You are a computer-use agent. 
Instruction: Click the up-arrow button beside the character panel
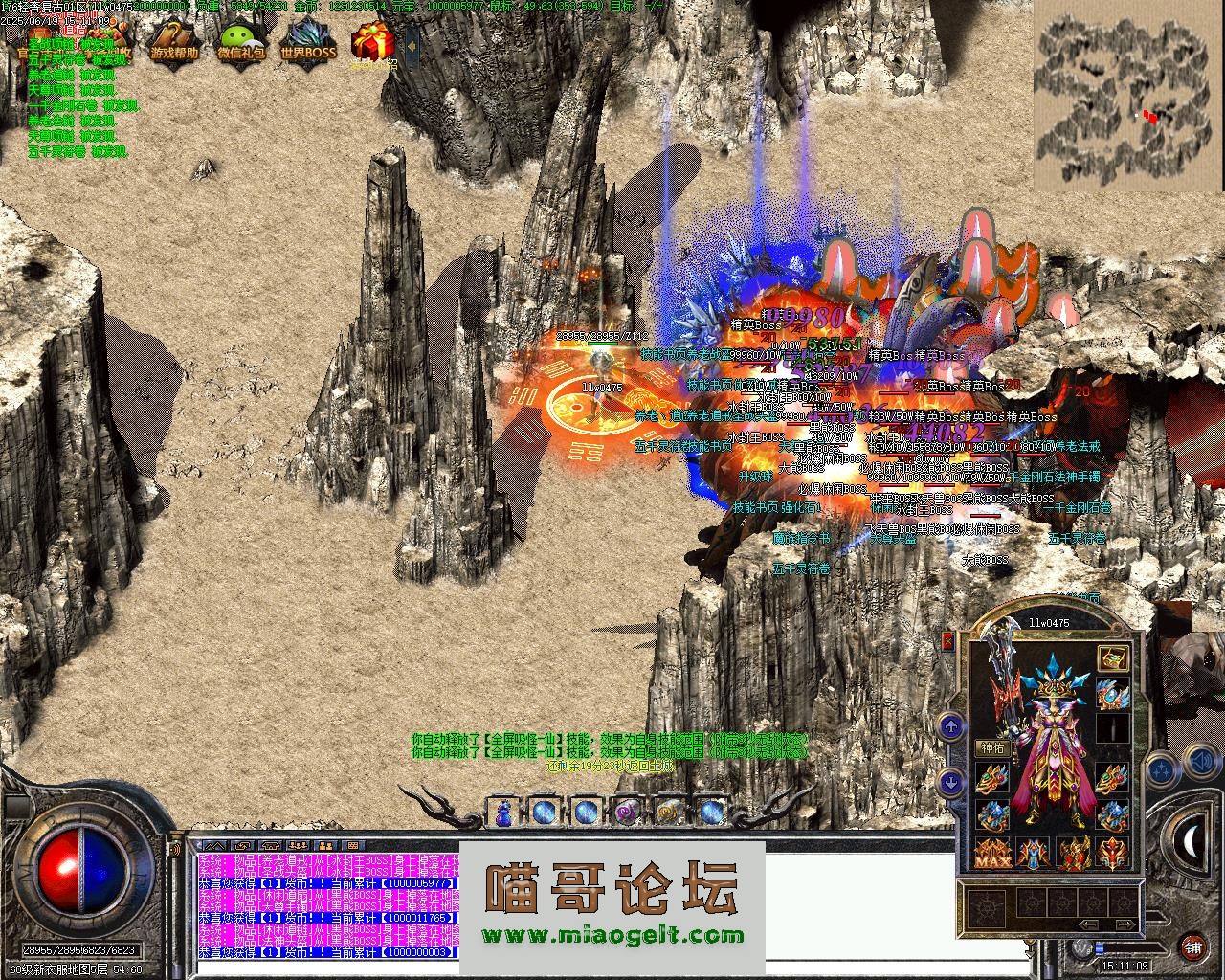pyautogui.click(x=951, y=727)
